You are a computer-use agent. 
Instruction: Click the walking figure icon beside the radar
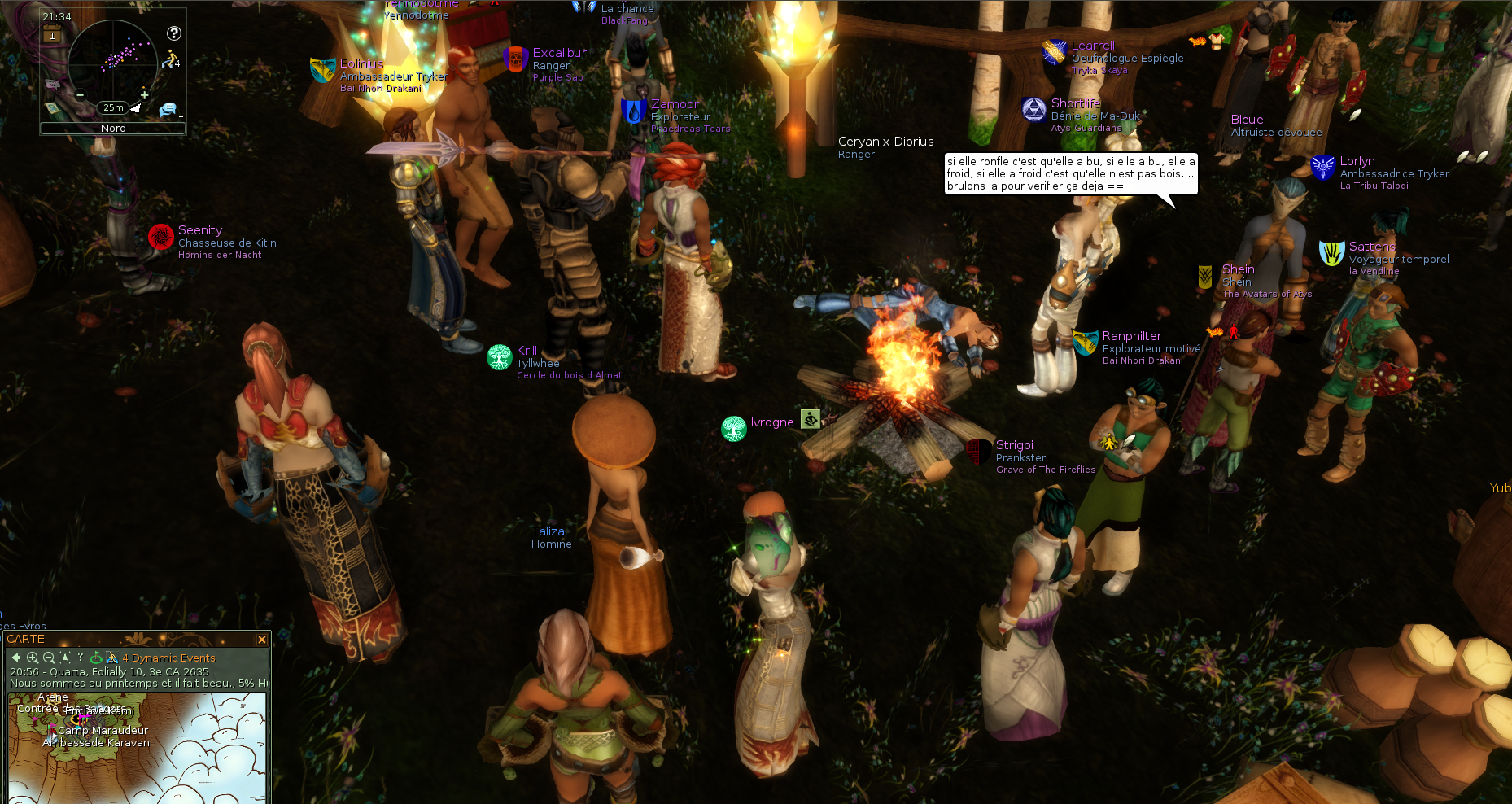[169, 59]
